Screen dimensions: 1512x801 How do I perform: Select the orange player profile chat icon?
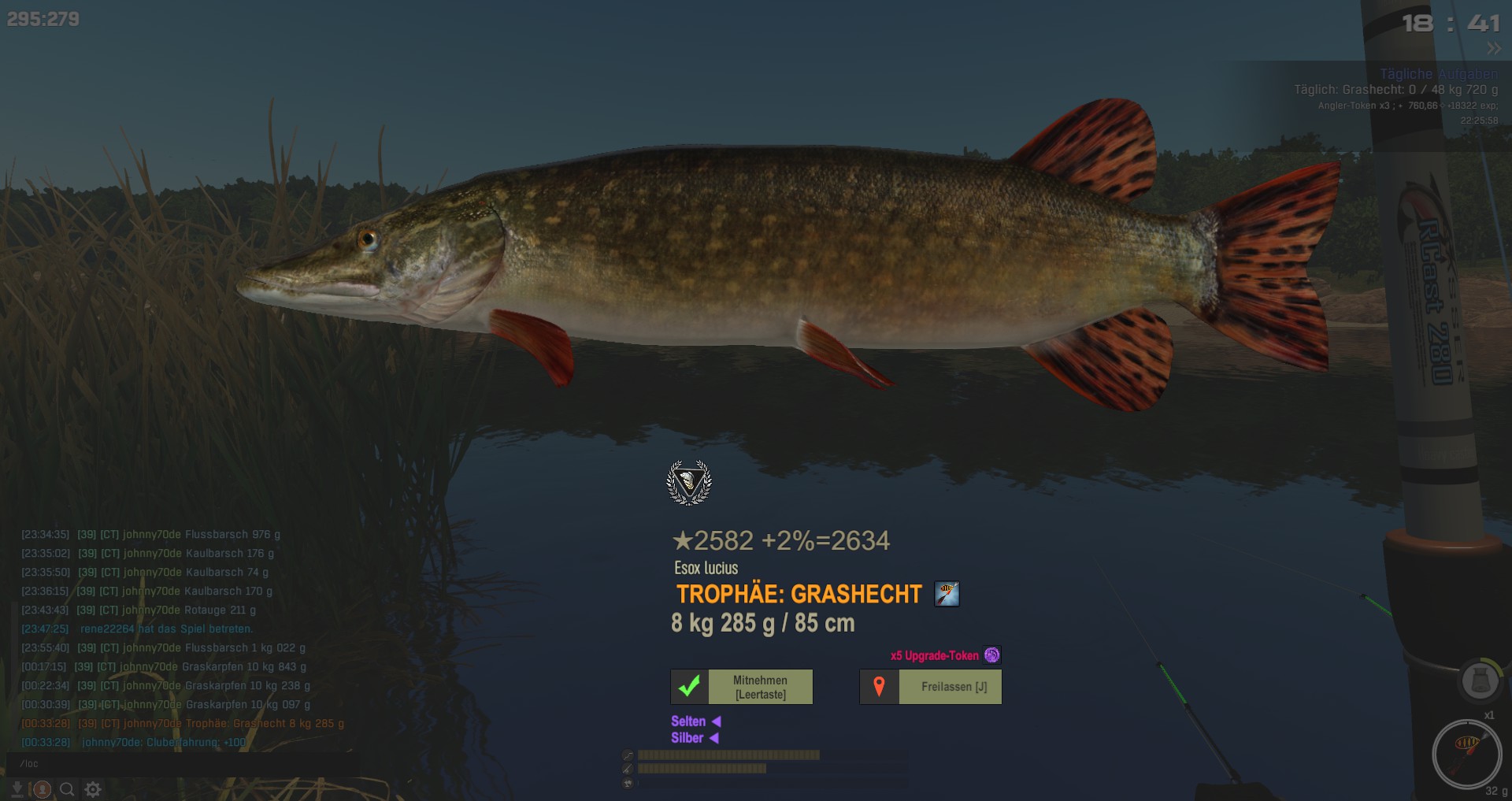43,789
